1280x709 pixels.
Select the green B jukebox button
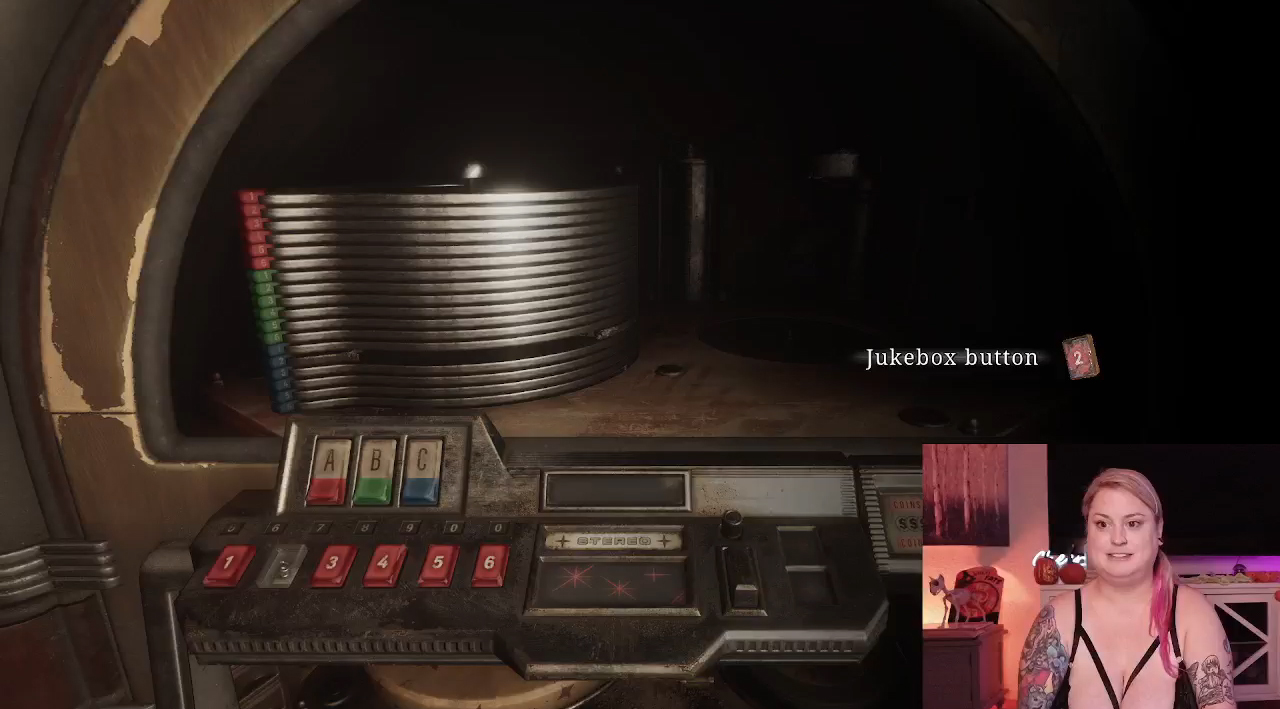pyautogui.click(x=375, y=470)
